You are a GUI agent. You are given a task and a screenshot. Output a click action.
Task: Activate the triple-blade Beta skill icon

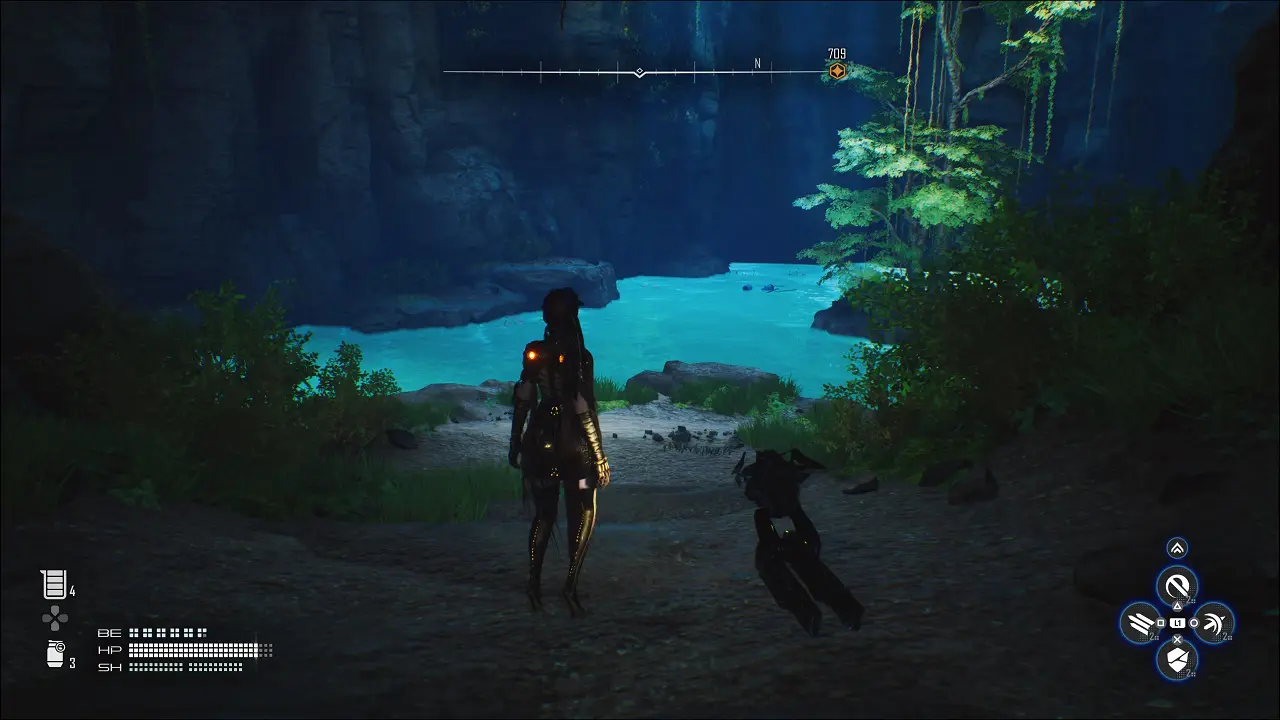point(1140,623)
